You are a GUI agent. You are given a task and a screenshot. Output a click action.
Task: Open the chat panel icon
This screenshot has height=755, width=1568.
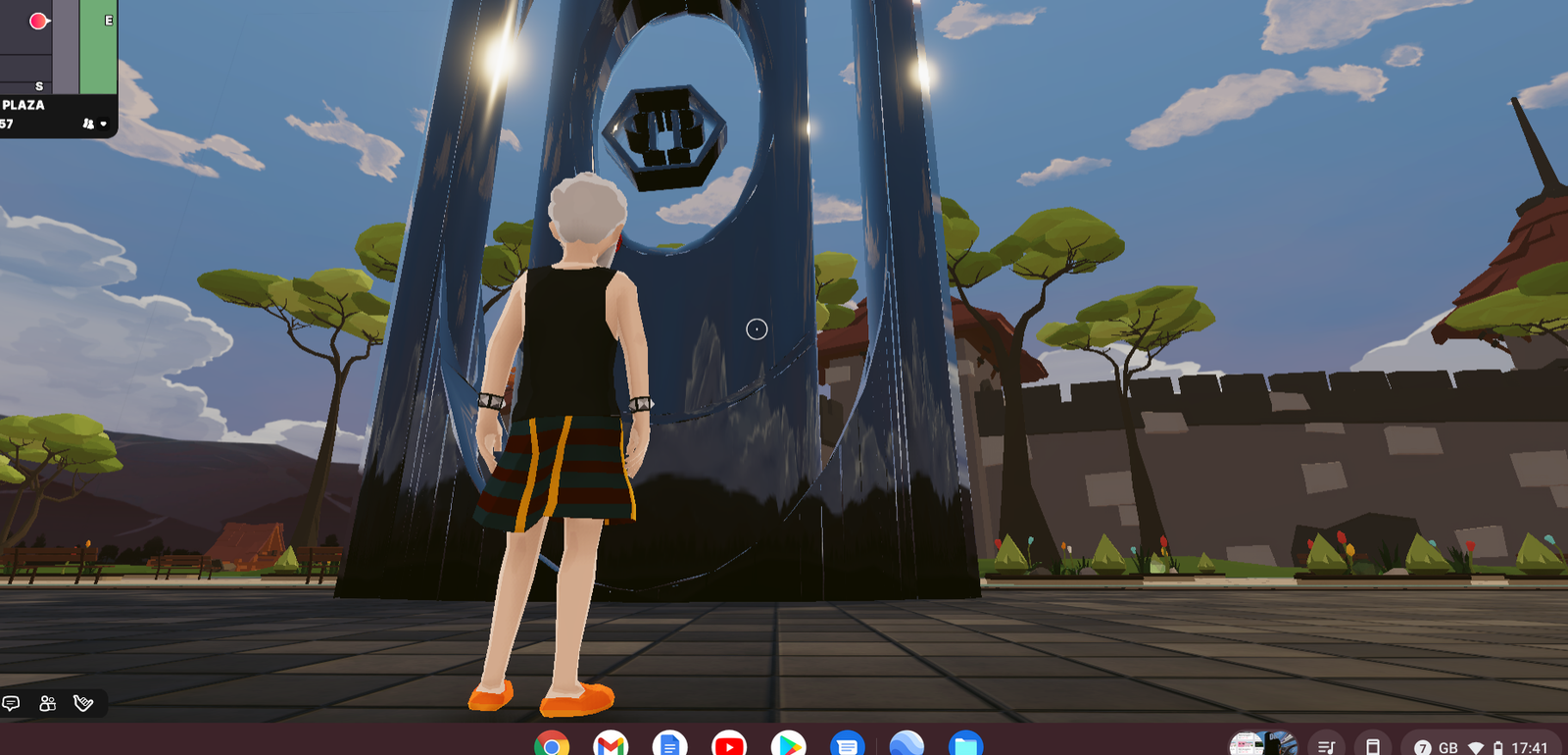point(12,704)
